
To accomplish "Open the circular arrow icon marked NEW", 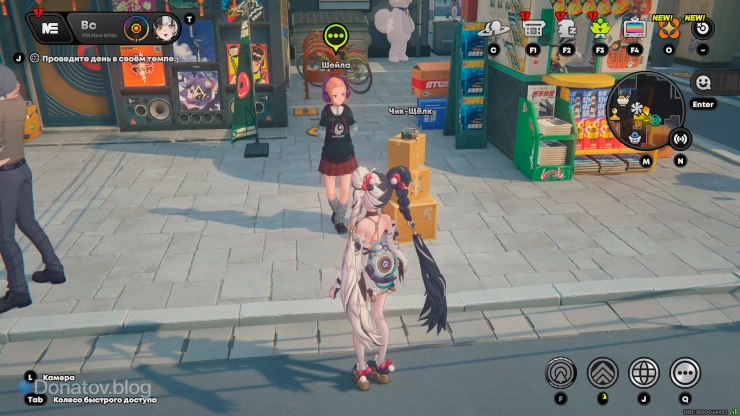I will click(x=703, y=28).
